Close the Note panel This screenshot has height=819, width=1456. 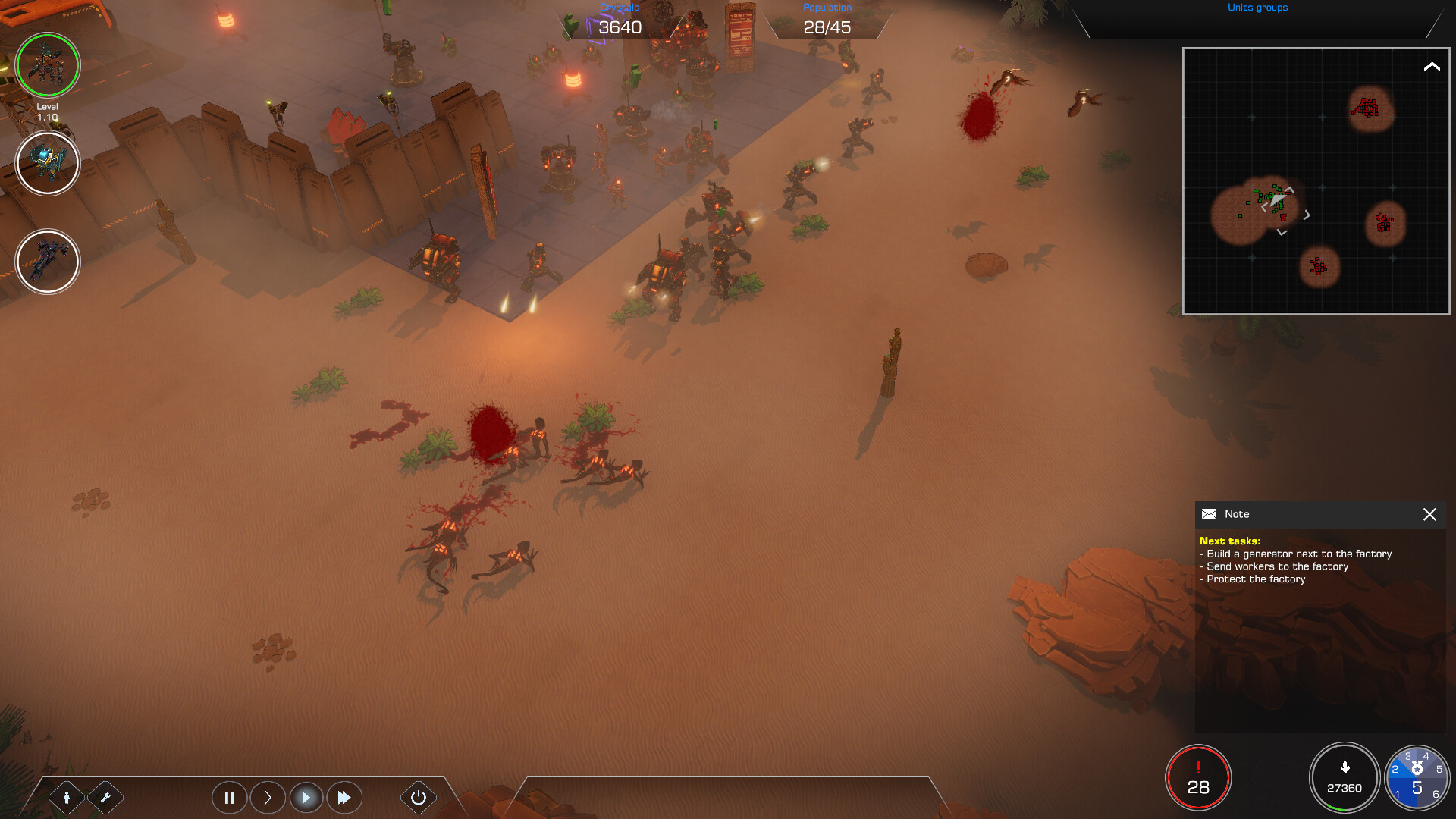pos(1429,514)
